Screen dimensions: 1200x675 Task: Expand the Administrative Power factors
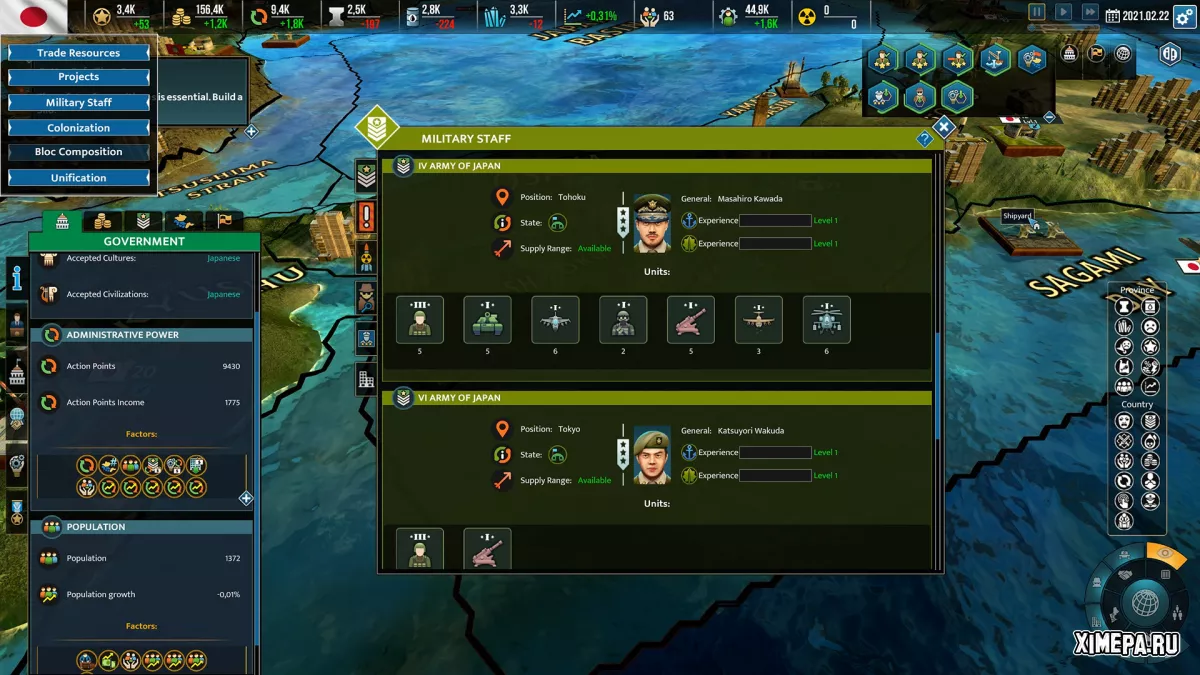246,498
